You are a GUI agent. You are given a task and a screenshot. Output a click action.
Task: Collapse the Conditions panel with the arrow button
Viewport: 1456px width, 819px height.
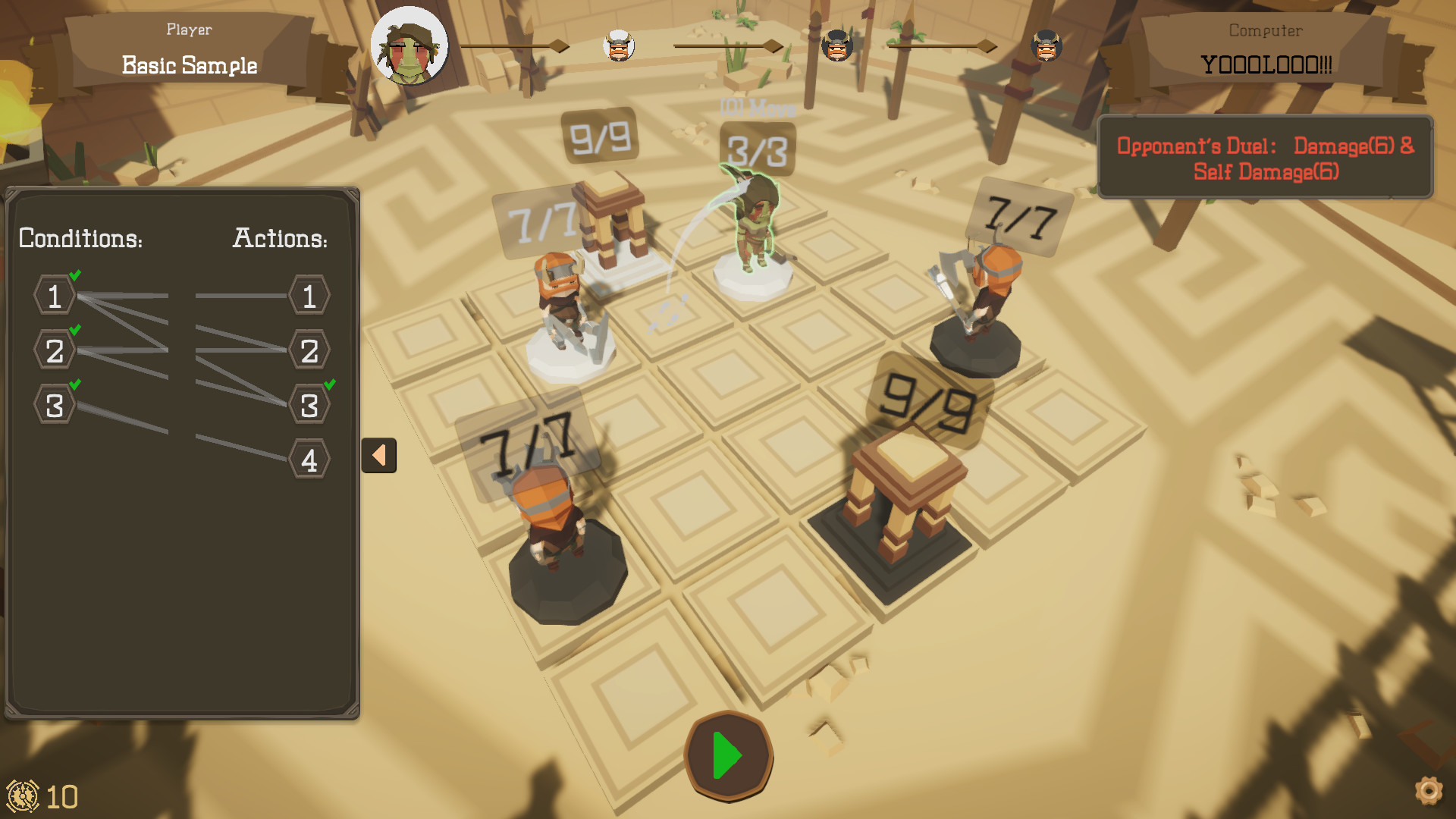pyautogui.click(x=379, y=453)
